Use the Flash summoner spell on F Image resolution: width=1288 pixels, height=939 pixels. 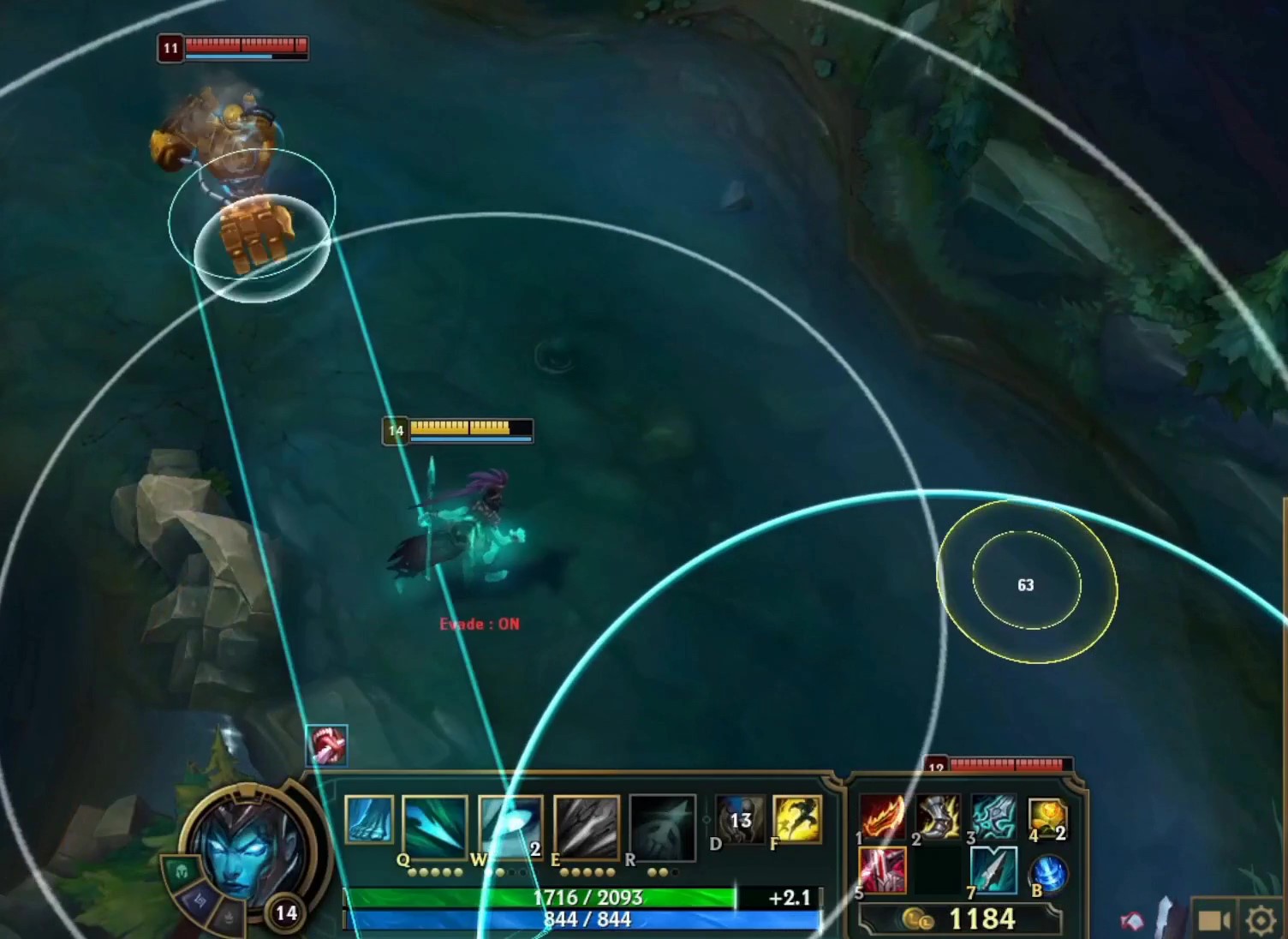[796, 819]
